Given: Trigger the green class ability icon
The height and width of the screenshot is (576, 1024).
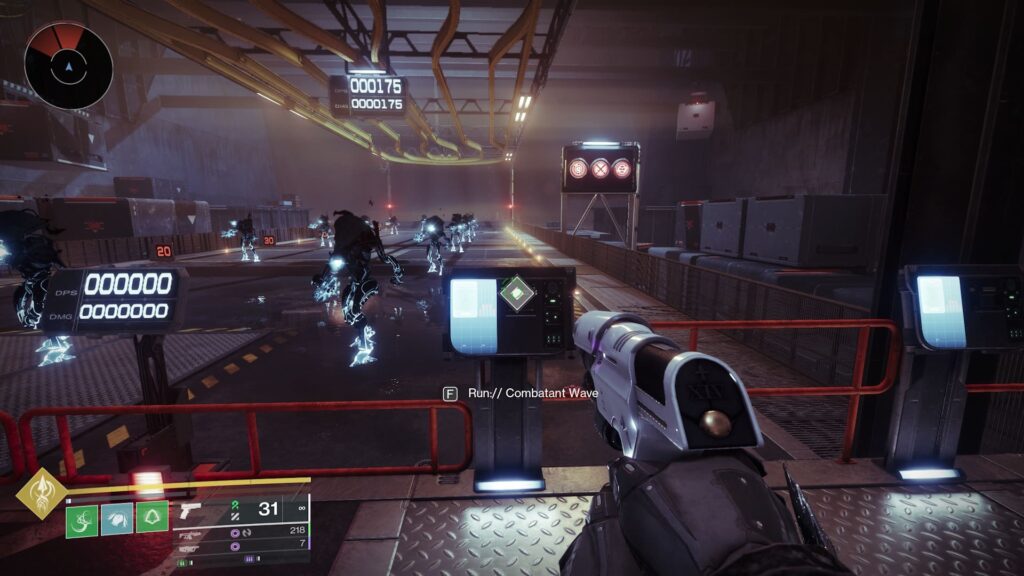Looking at the screenshot, I should pos(150,519).
